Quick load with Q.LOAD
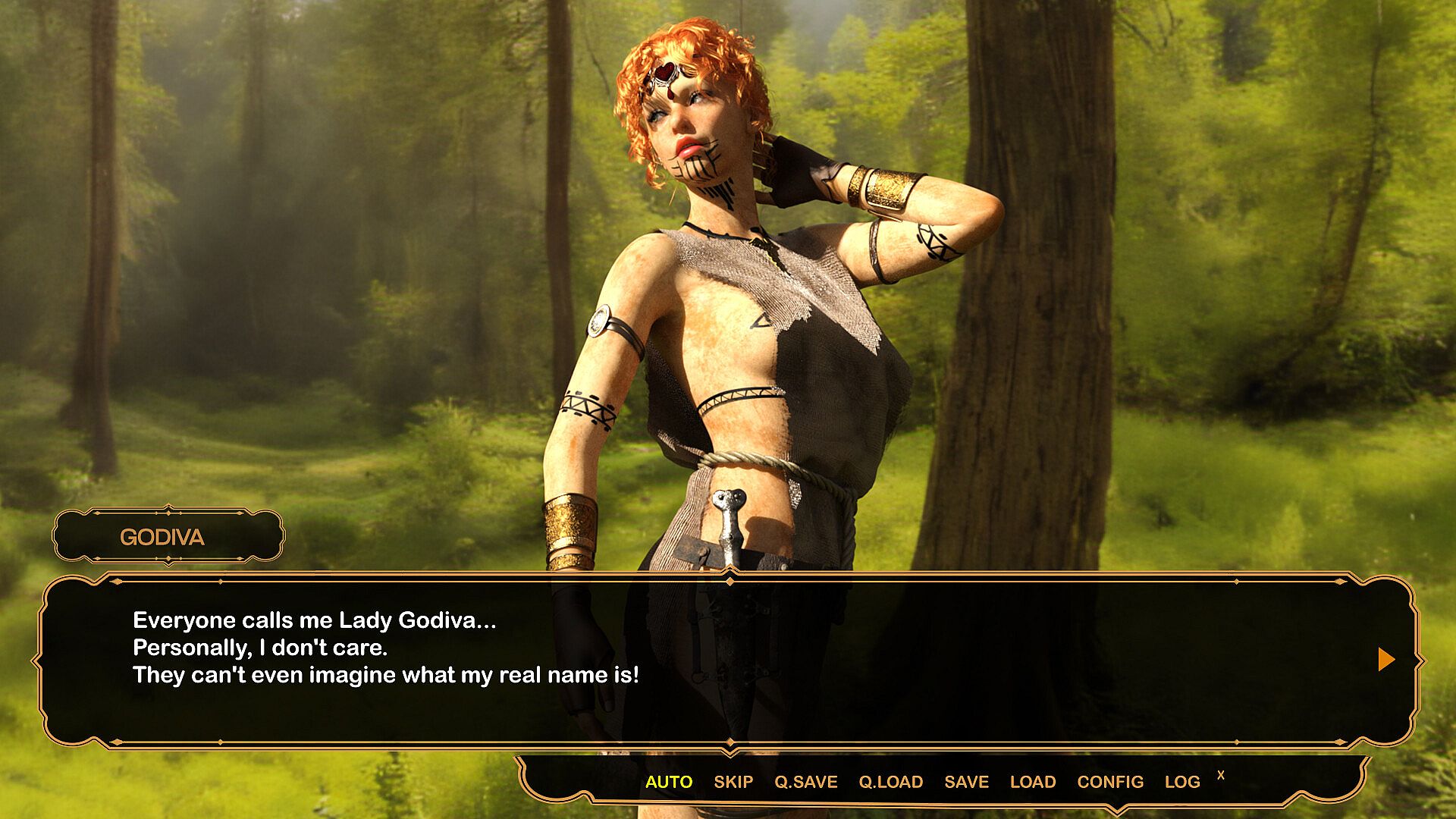Screen dimensions: 1456x819 (890, 782)
